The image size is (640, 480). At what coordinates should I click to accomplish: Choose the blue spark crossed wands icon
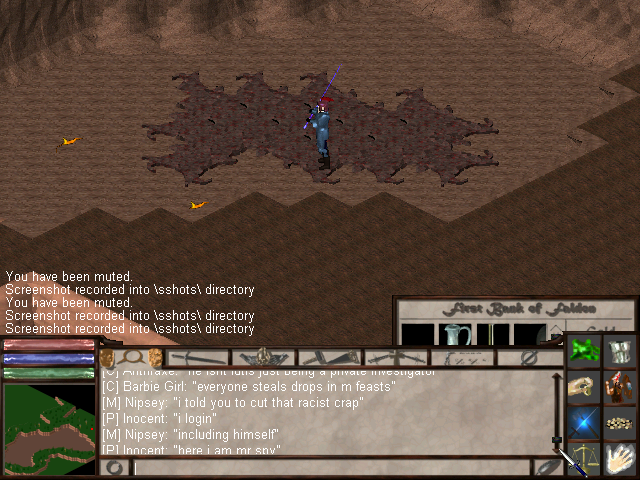[583, 423]
